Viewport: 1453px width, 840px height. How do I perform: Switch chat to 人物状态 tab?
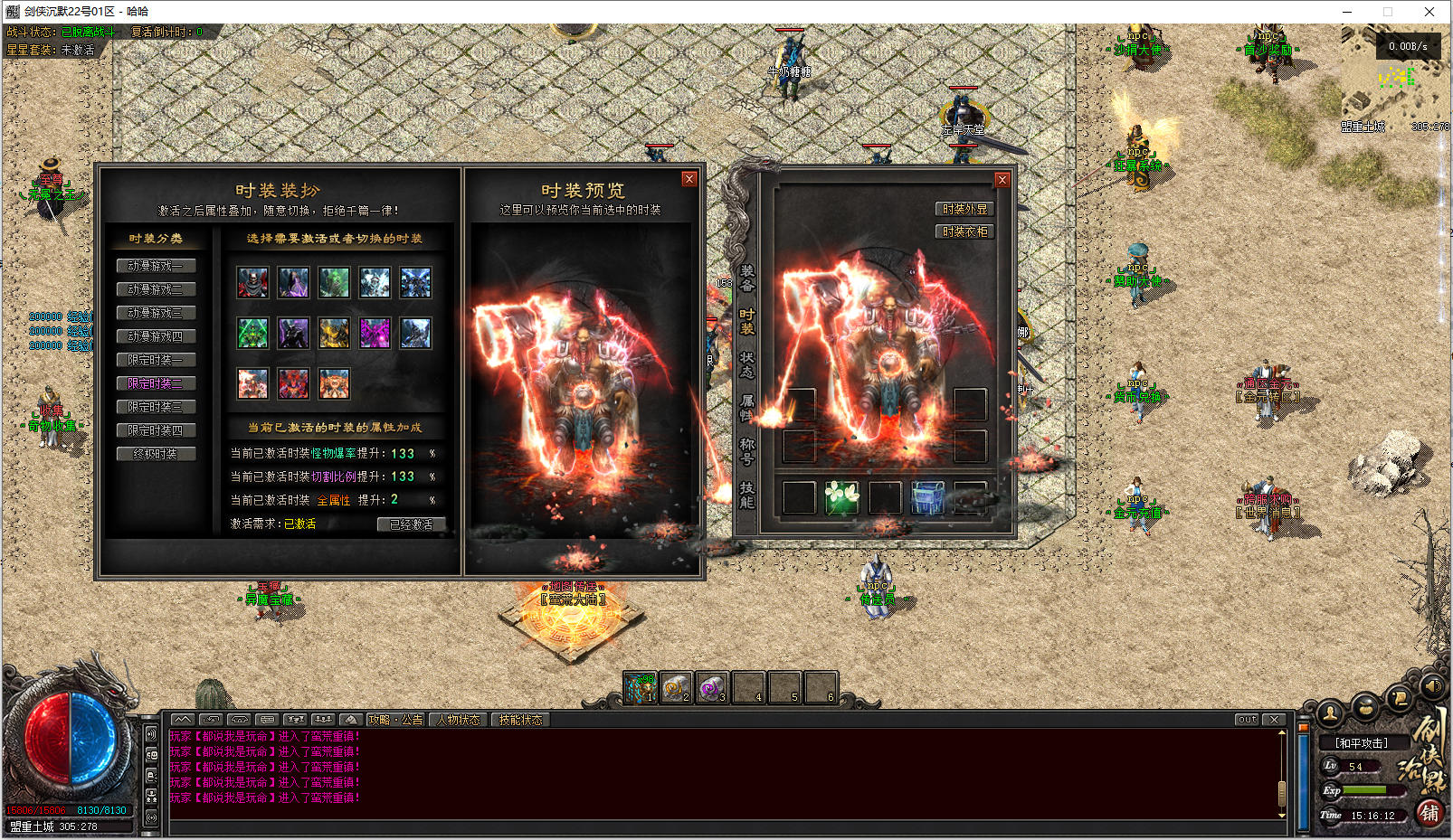click(459, 720)
